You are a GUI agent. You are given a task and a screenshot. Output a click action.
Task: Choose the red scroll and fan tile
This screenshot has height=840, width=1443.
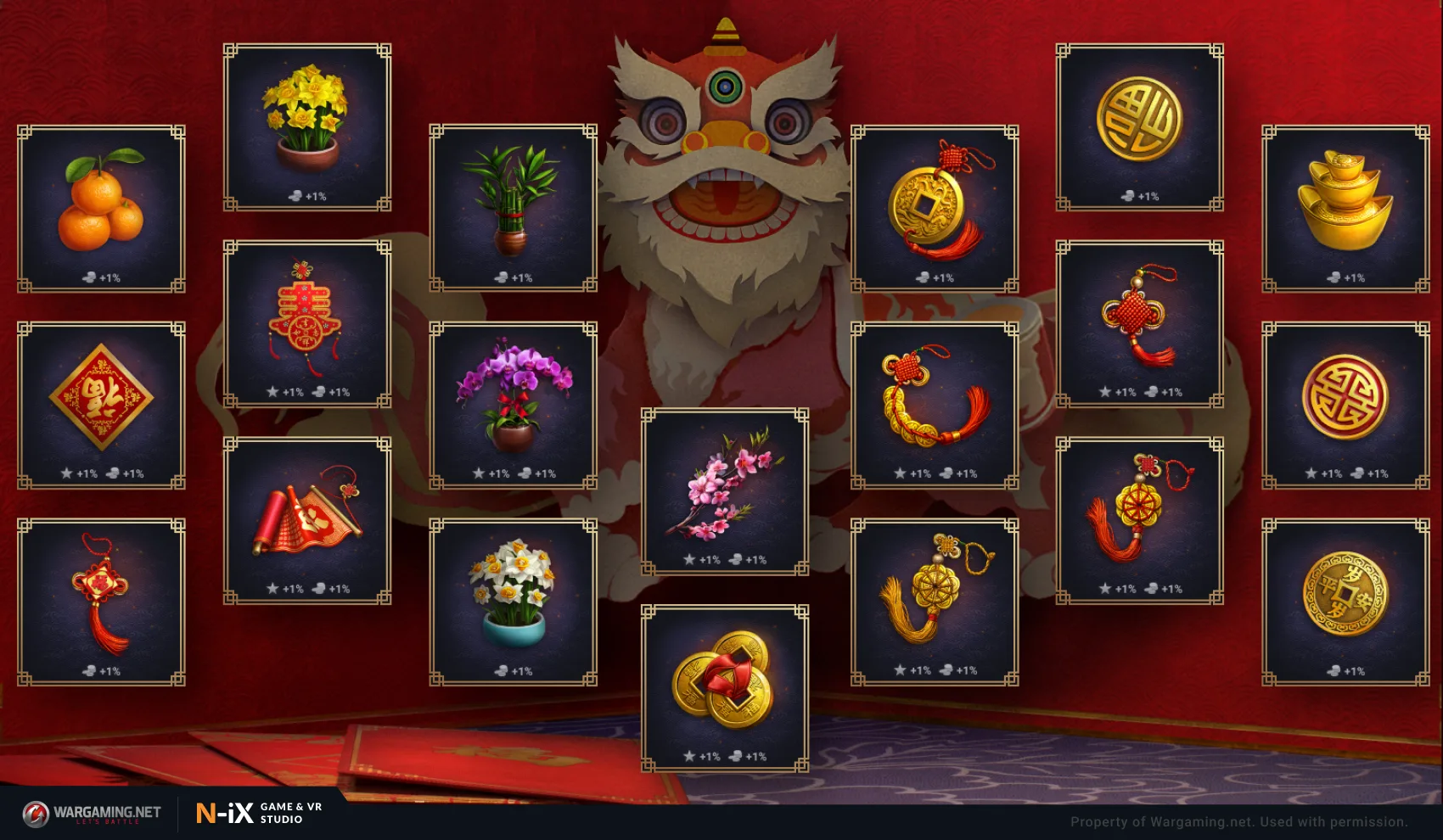[x=307, y=521]
